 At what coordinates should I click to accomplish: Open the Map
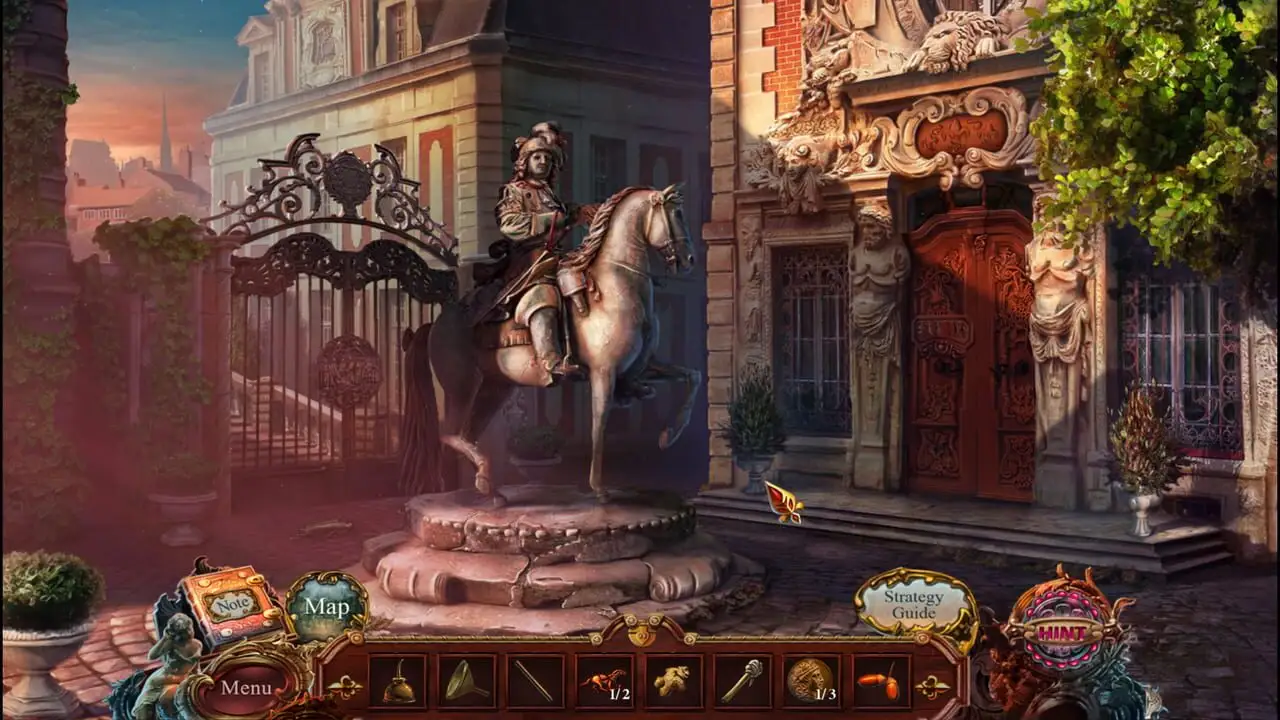(x=327, y=606)
